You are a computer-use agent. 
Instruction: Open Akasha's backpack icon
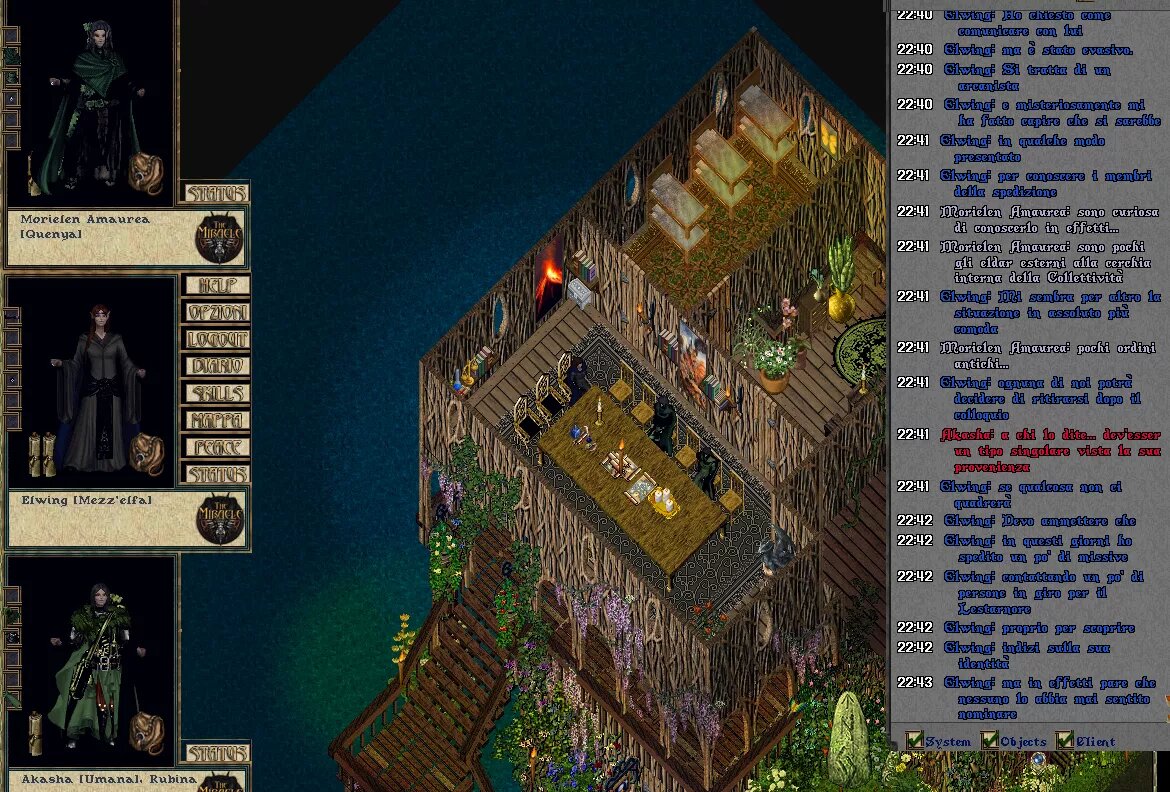click(x=147, y=733)
